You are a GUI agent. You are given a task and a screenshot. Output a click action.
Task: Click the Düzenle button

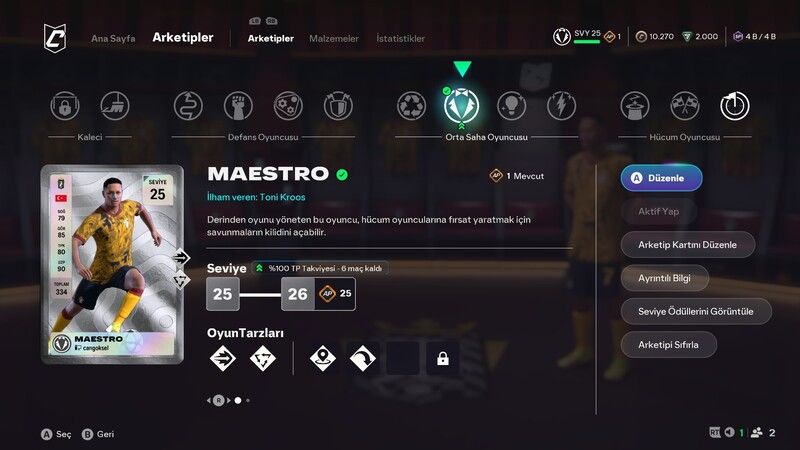point(661,178)
